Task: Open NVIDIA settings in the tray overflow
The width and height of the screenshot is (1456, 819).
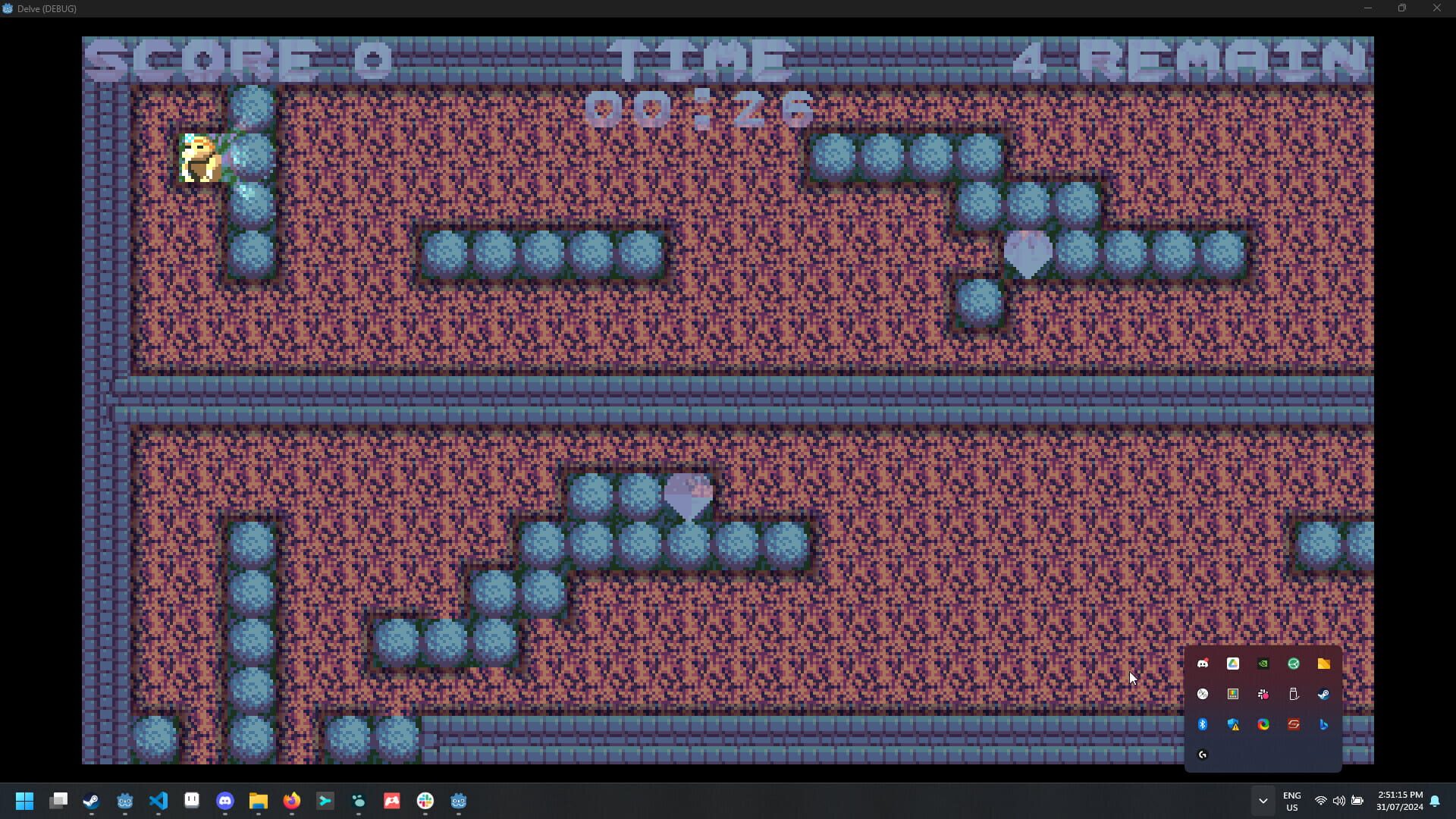Action: tap(1263, 664)
